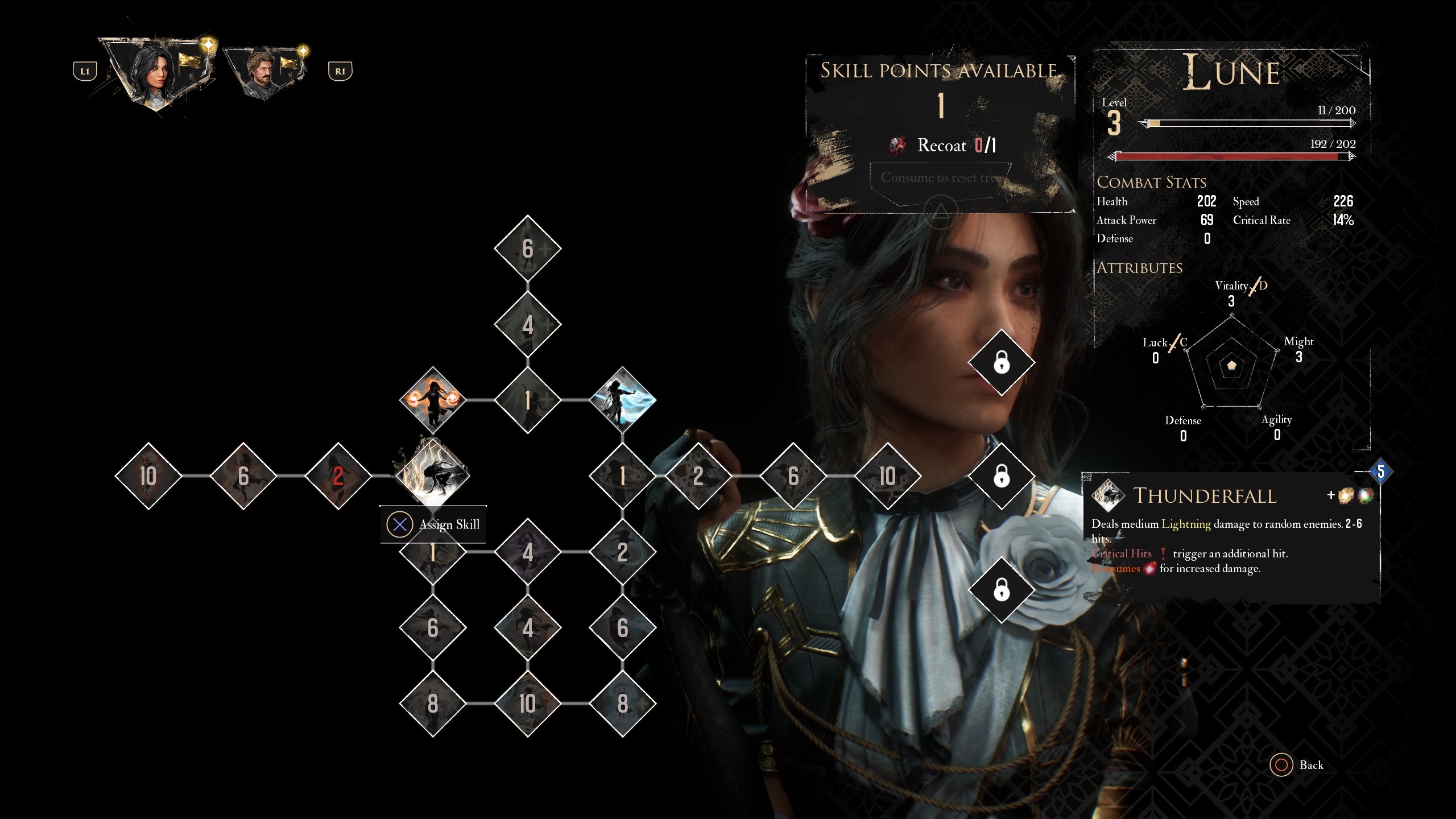Select the fire skill node with flaming hands
The height and width of the screenshot is (819, 1456).
pyautogui.click(x=433, y=398)
